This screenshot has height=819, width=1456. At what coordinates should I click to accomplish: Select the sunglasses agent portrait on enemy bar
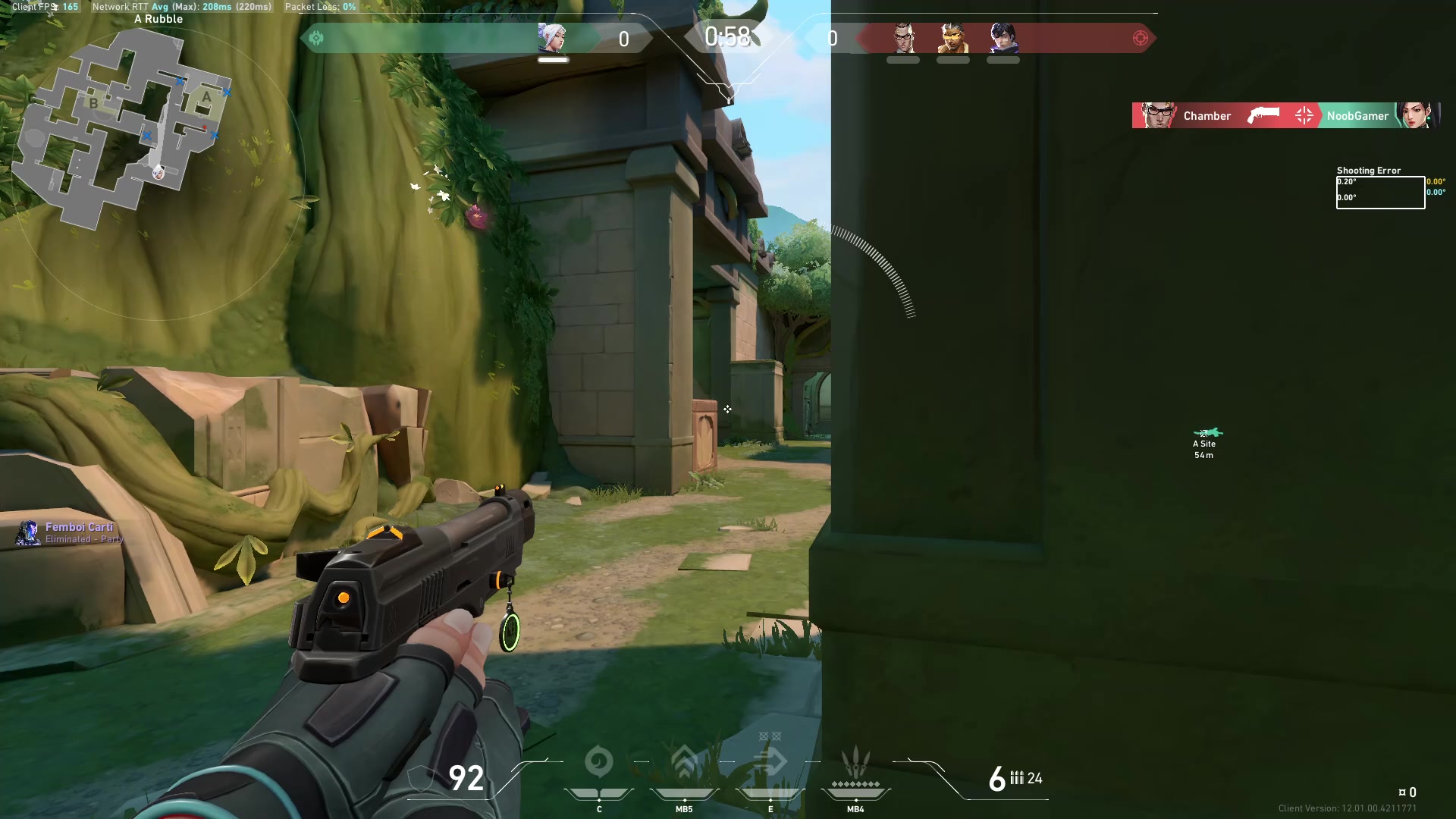952,36
